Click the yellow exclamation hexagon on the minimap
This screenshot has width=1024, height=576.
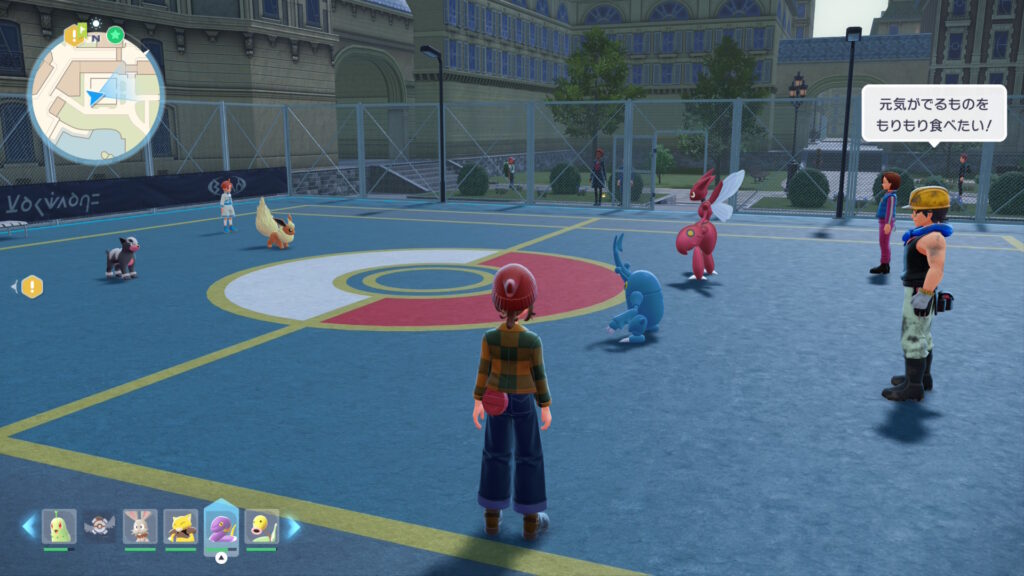(x=73, y=35)
